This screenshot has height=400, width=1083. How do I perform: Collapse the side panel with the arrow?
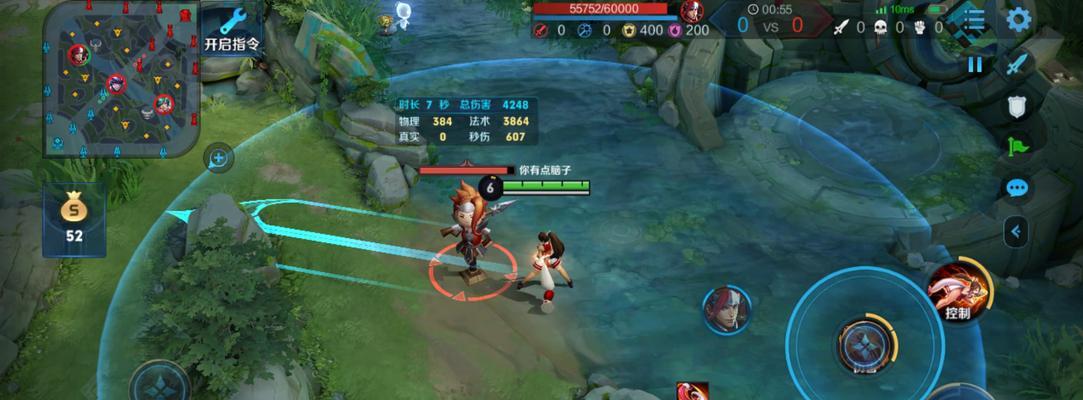[x=1016, y=231]
